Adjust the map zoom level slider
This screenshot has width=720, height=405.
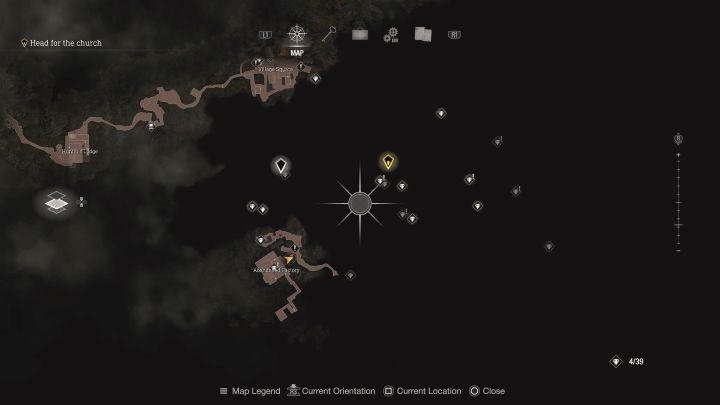tap(678, 199)
